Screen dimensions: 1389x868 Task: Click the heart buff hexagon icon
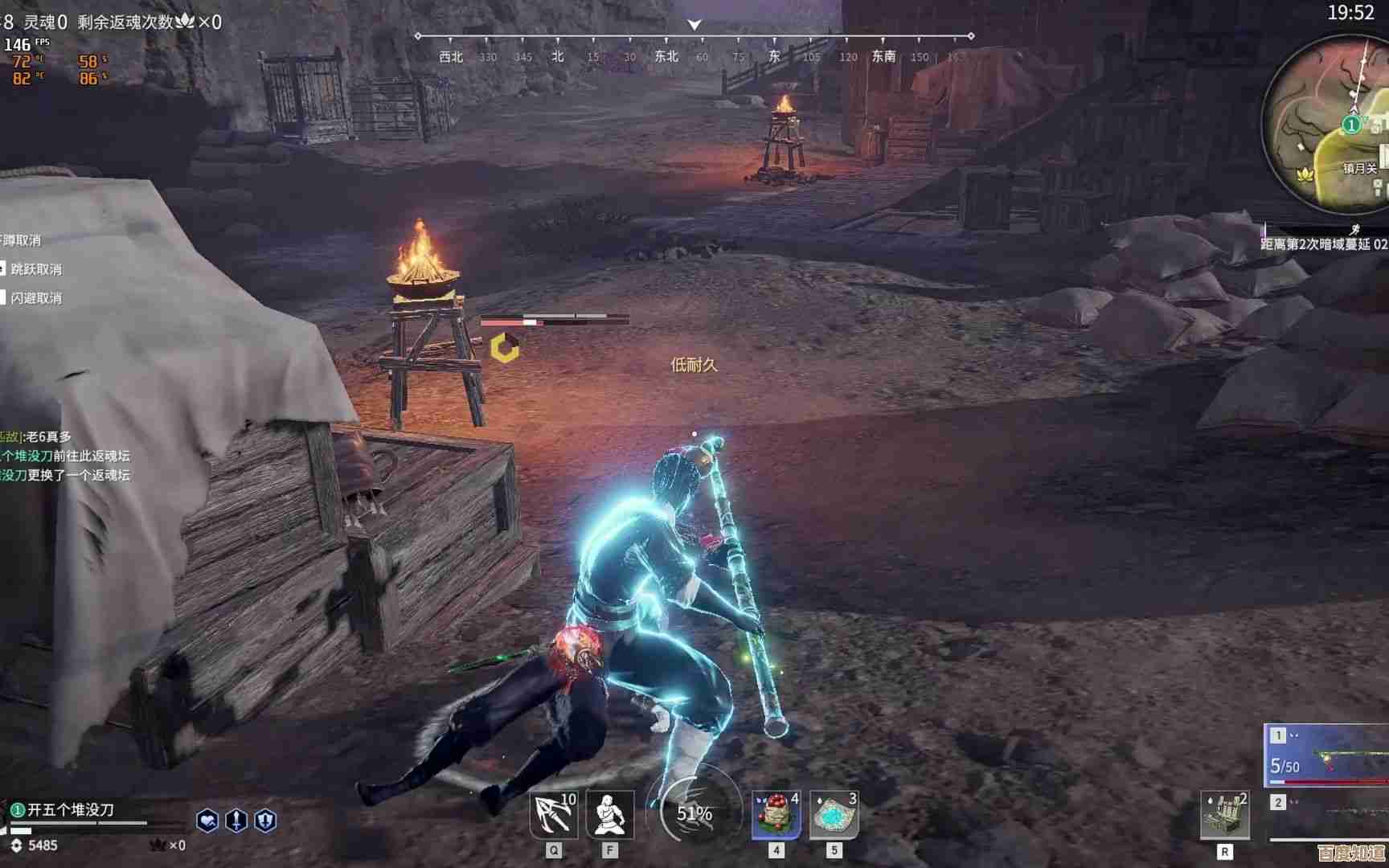point(207,821)
